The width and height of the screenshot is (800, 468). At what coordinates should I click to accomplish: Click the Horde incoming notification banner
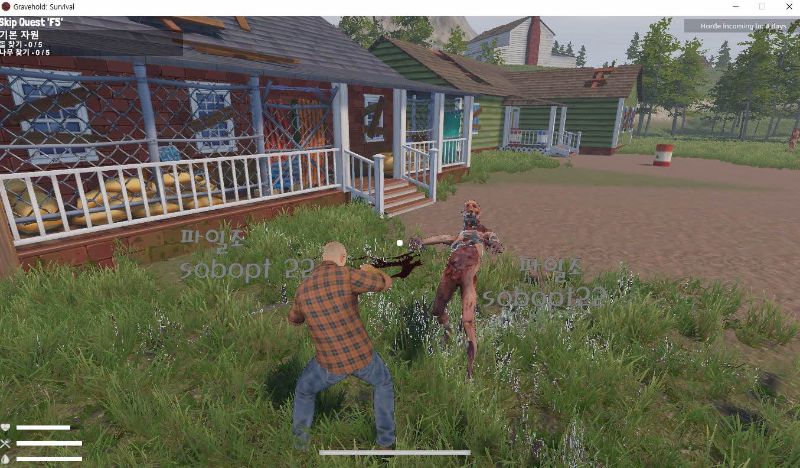(x=742, y=26)
